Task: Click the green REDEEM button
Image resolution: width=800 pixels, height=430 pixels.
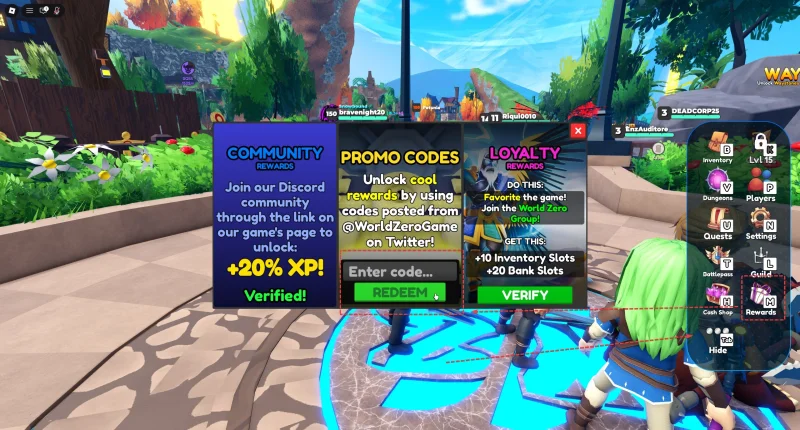Action: click(x=400, y=293)
